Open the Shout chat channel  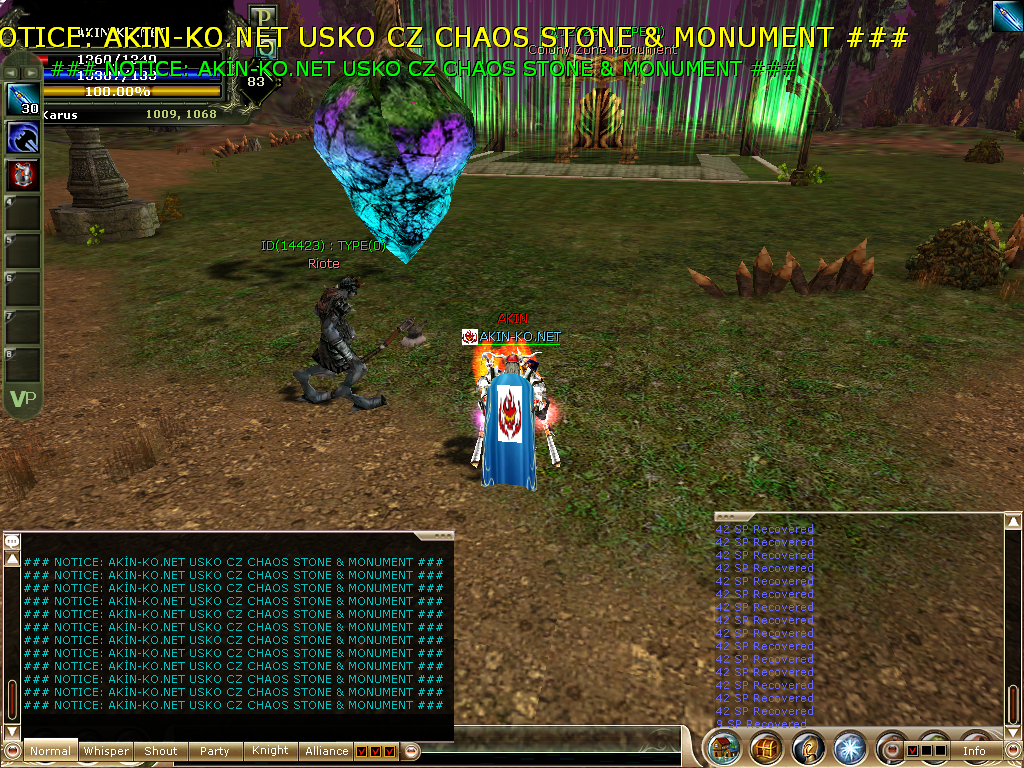point(161,751)
